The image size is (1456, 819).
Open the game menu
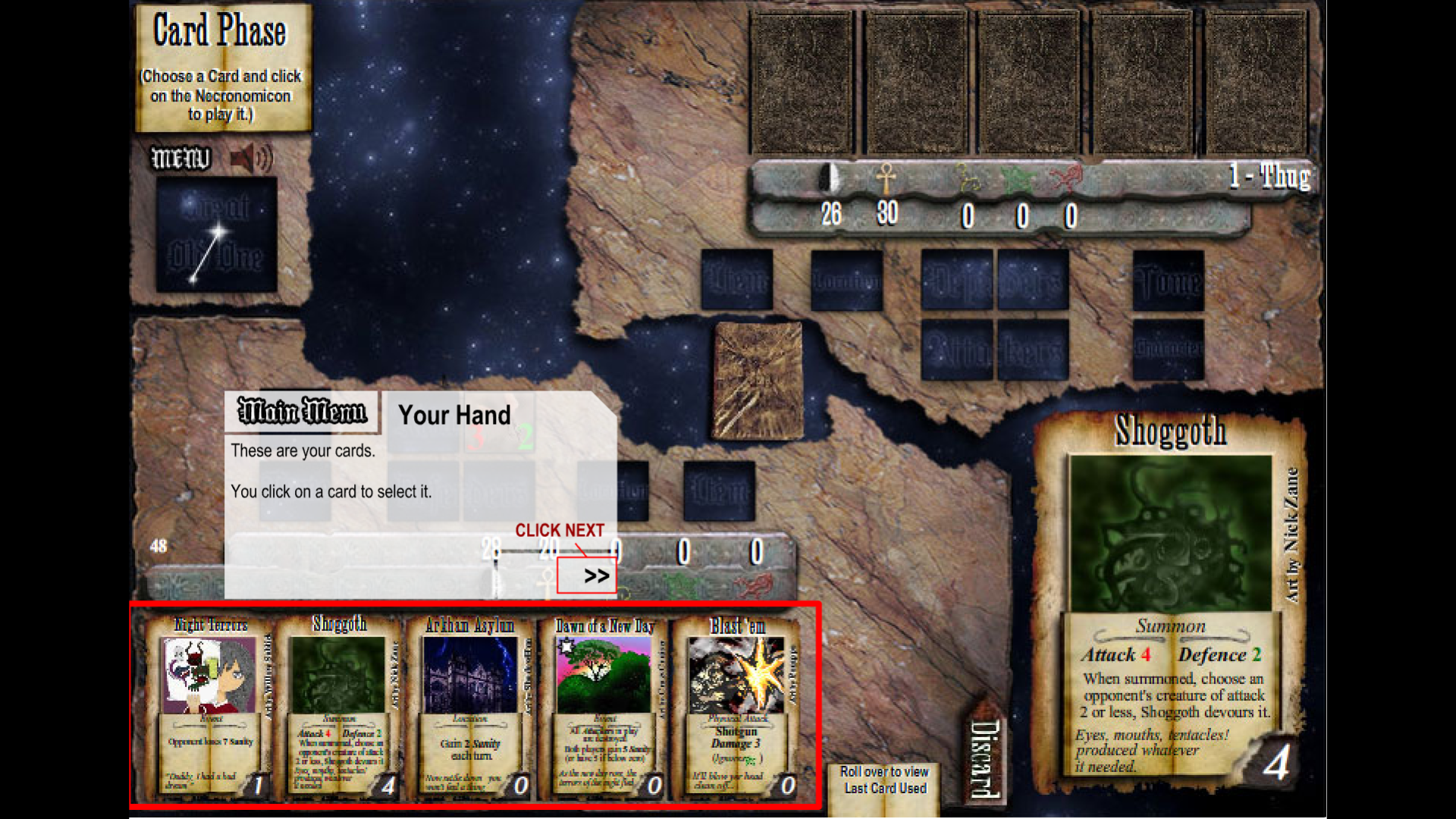pyautogui.click(x=181, y=158)
